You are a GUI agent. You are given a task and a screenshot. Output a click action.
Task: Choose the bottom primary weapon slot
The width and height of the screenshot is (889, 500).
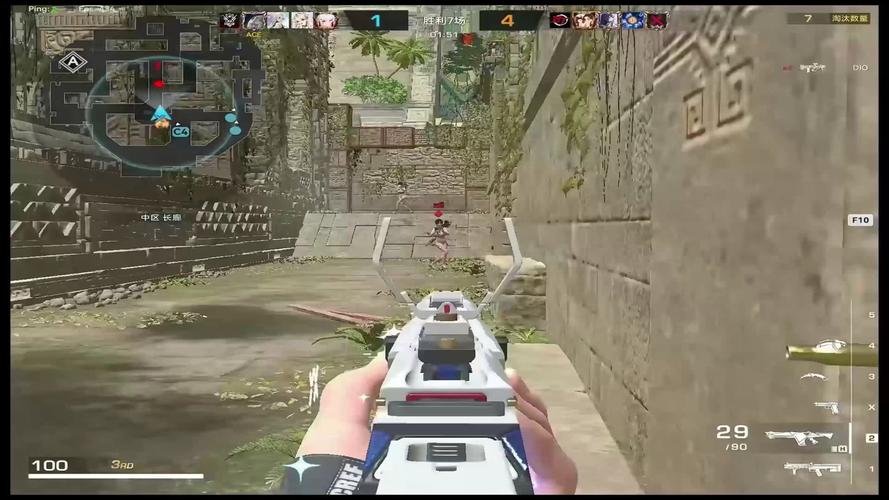click(x=812, y=468)
